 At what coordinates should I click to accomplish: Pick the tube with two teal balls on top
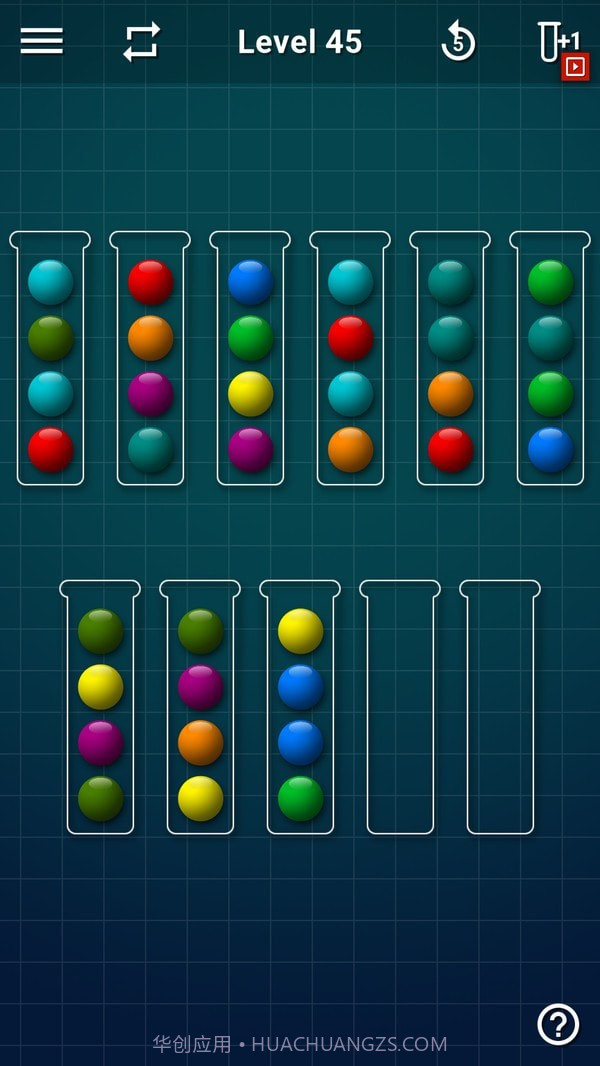coord(450,360)
